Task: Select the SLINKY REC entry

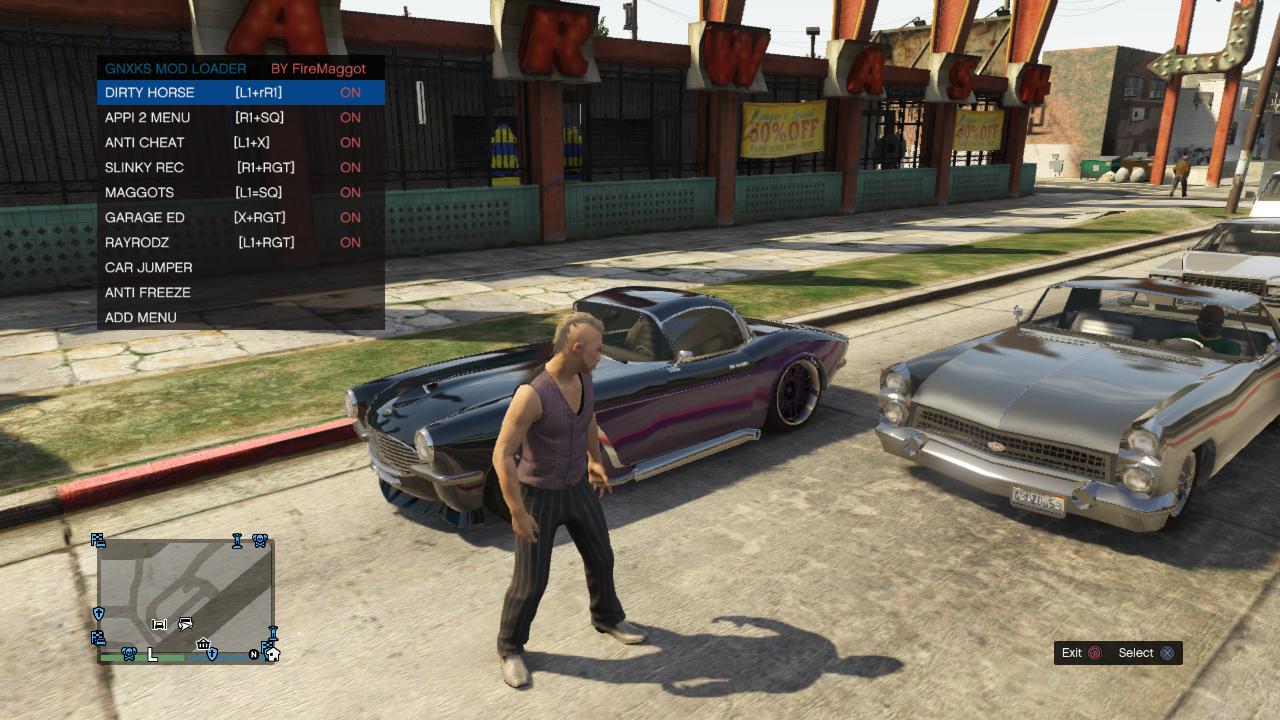Action: (145, 168)
